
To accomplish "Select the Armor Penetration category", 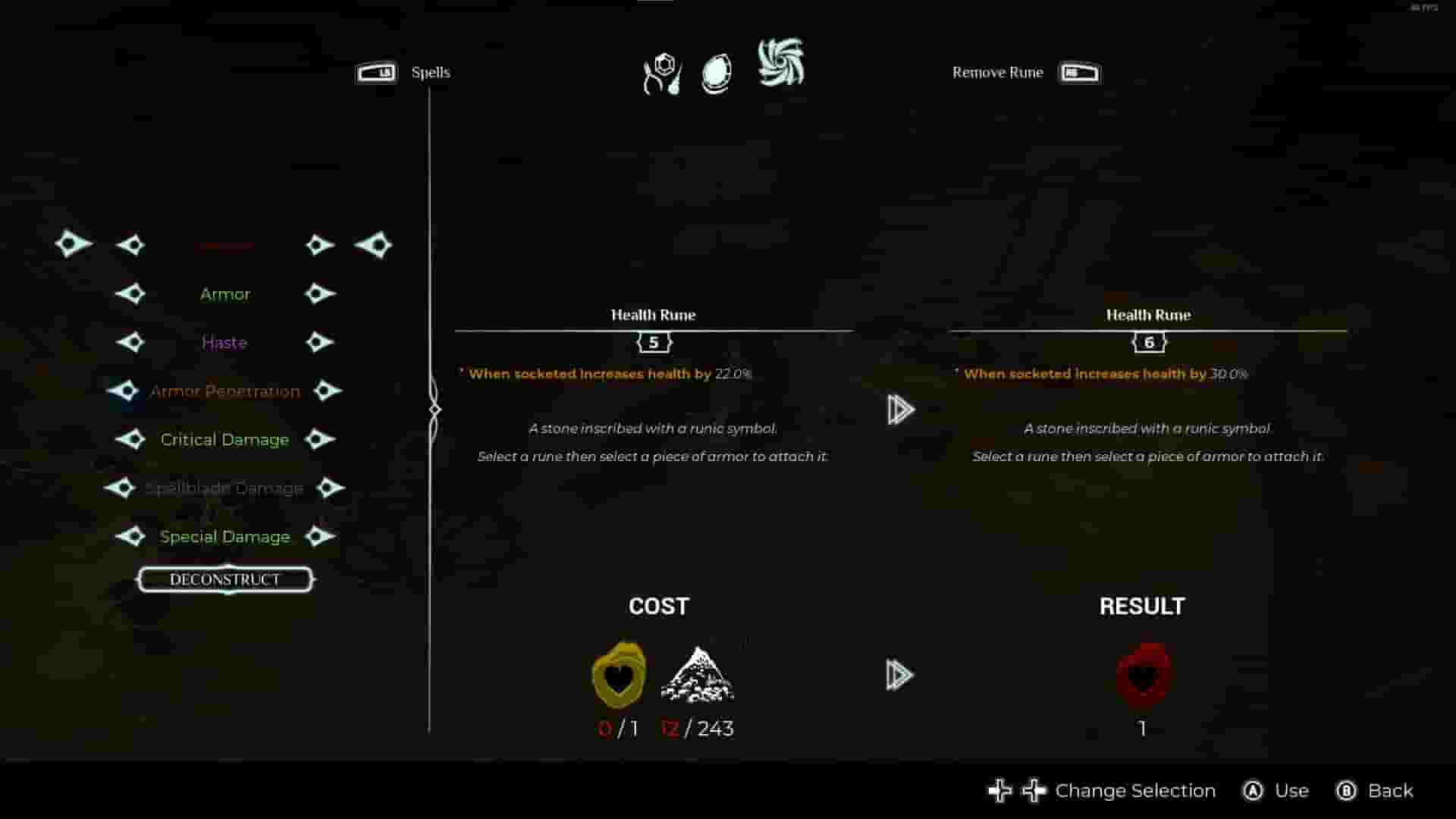I will pos(224,391).
